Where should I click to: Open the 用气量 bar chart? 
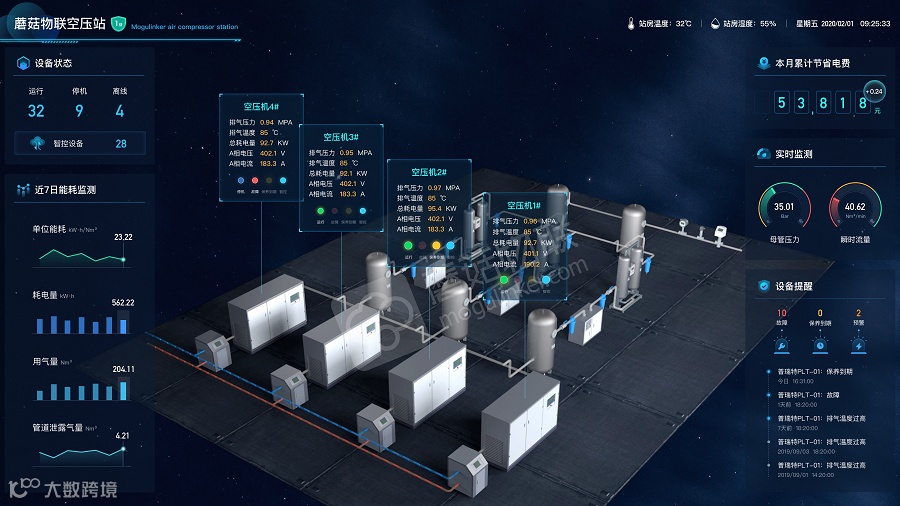tap(82, 389)
